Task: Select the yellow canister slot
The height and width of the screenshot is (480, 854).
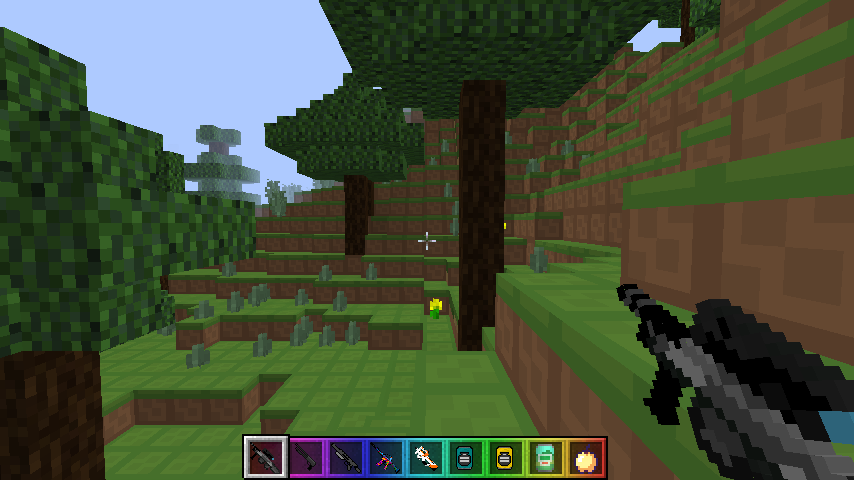Action: [x=505, y=458]
